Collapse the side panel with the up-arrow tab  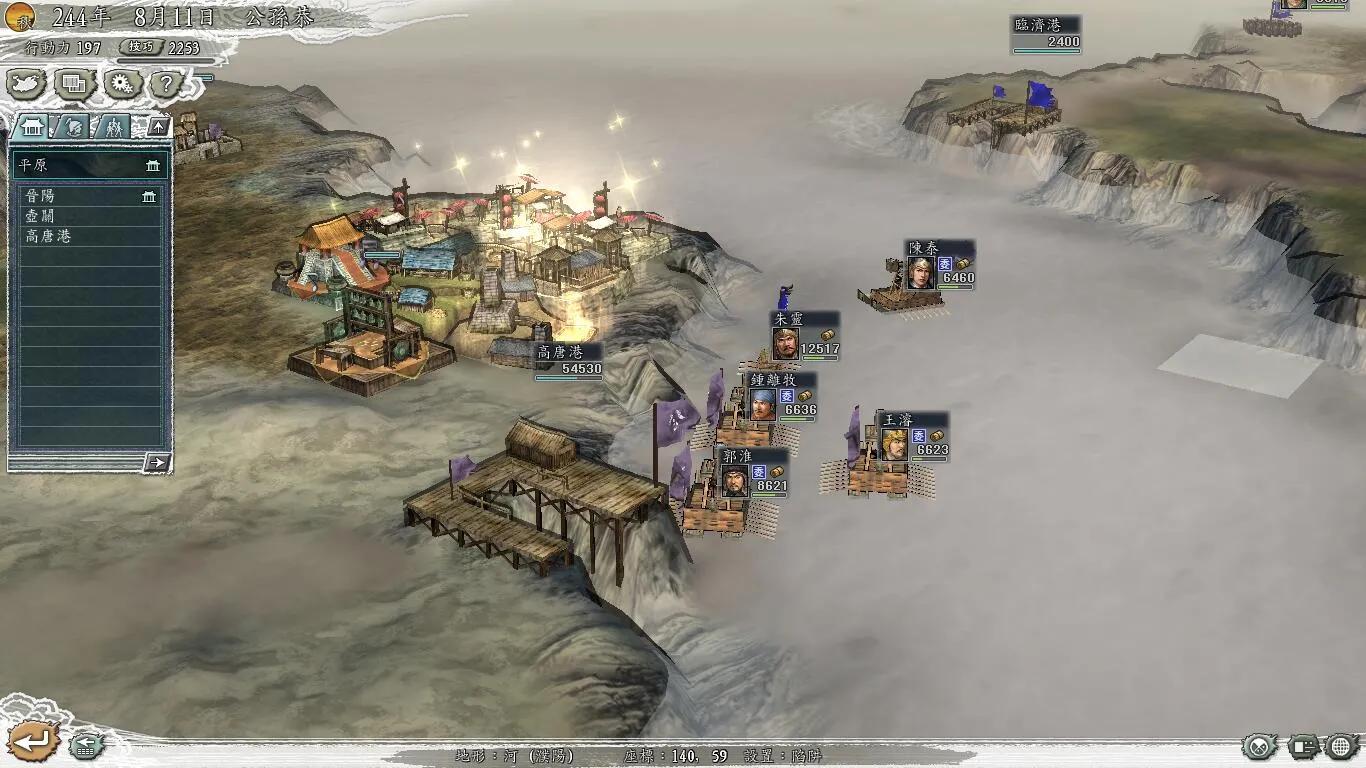coord(159,127)
